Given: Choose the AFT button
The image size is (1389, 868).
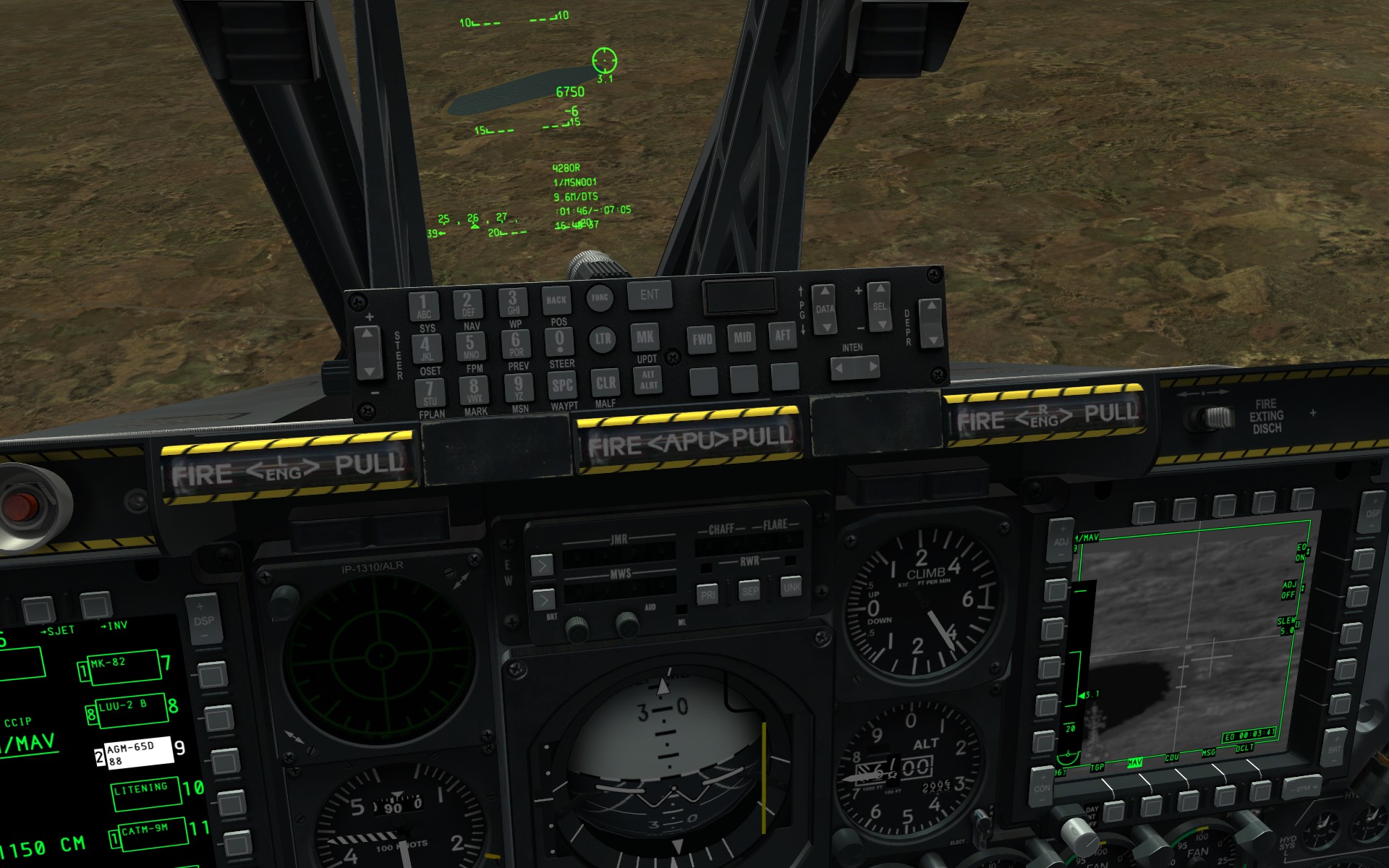Looking at the screenshot, I should point(783,335).
